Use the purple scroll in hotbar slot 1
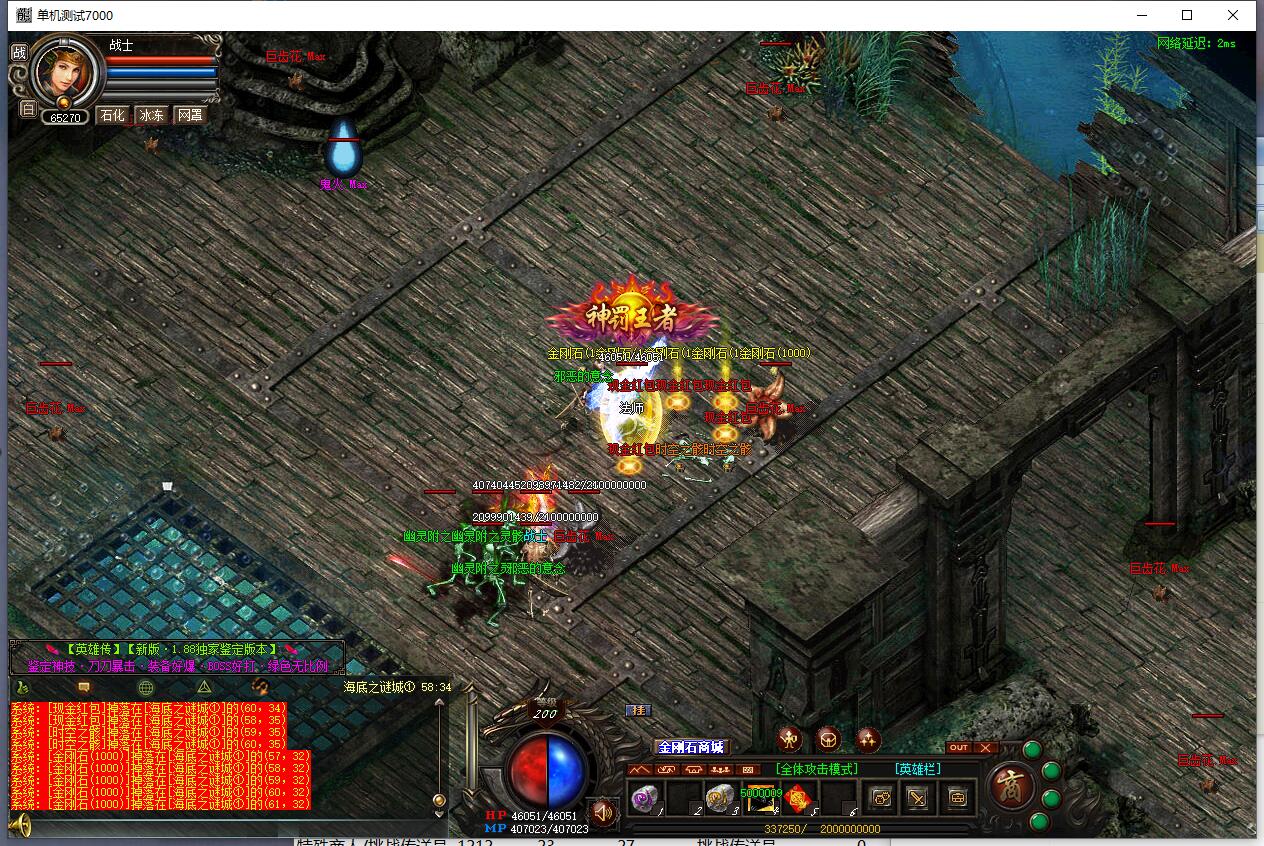The image size is (1264, 846). 643,797
